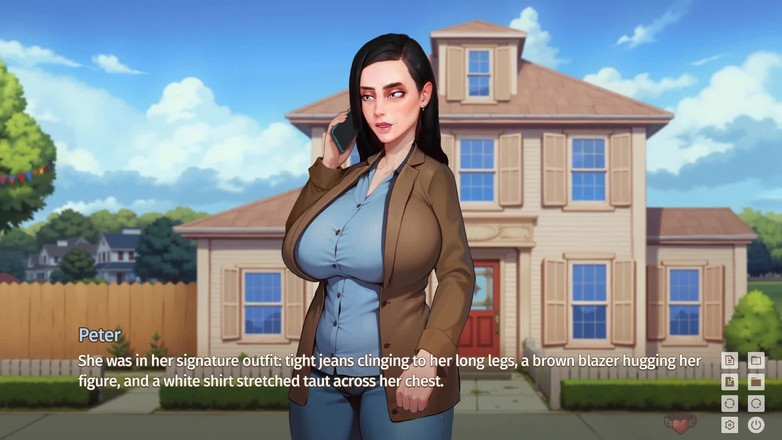782x440 pixels.
Task: Click the power quit button
Action: point(756,425)
